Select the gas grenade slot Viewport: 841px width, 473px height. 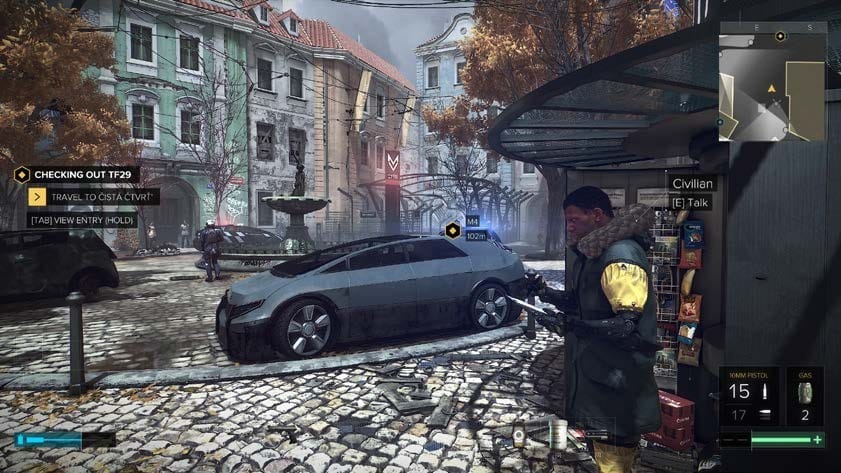tap(804, 398)
